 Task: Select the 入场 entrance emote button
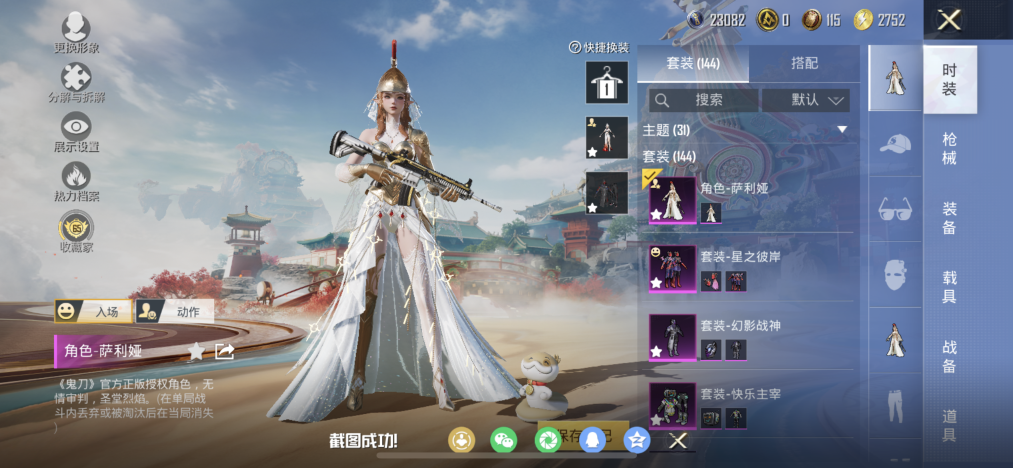92,311
